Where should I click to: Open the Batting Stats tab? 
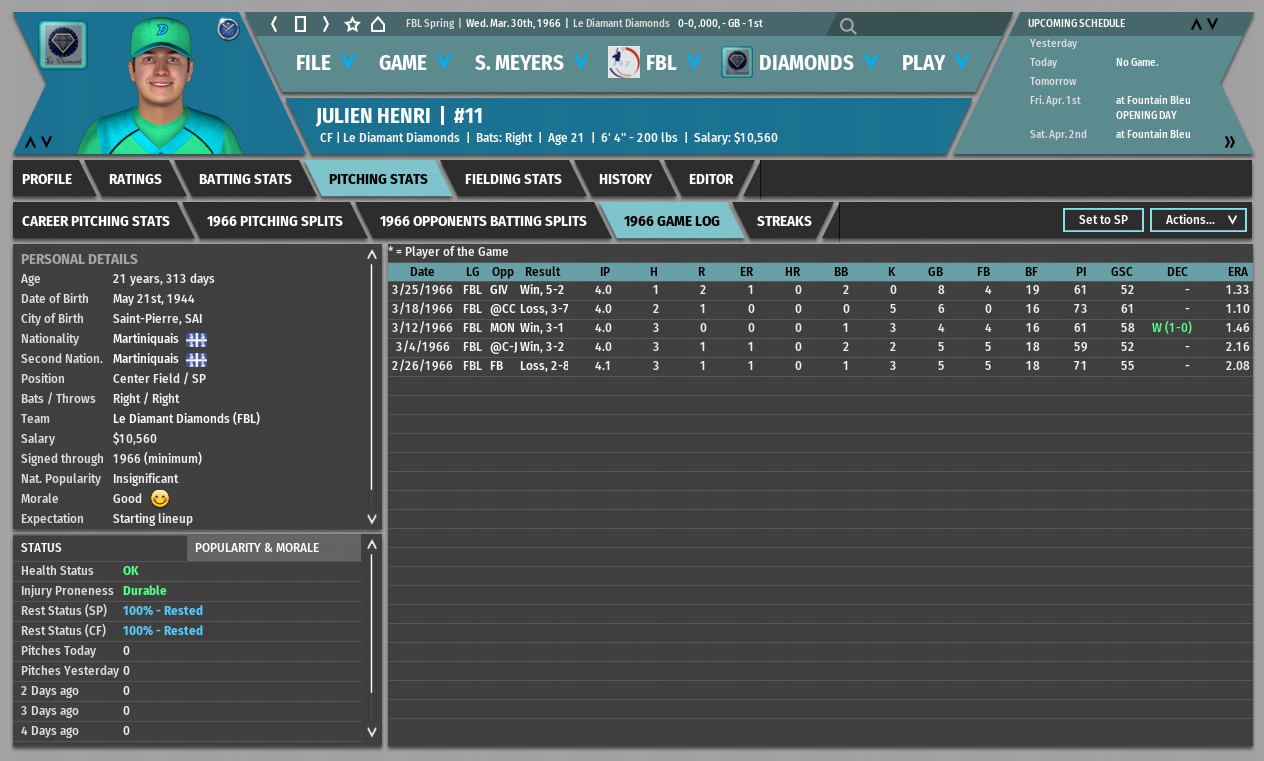coord(245,179)
